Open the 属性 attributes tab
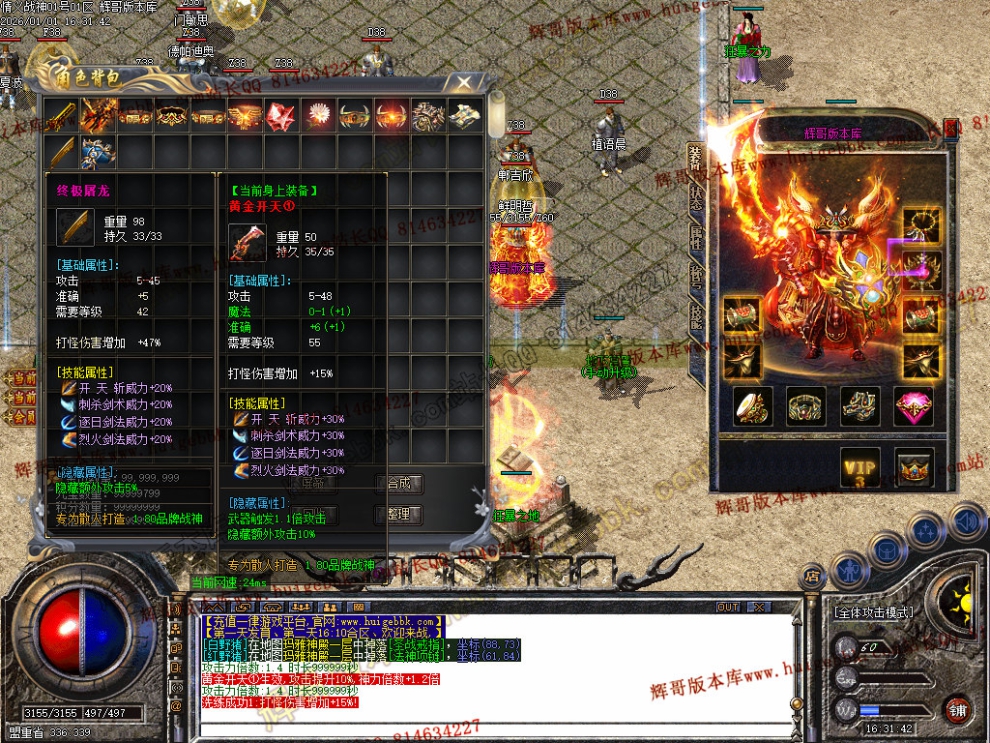 [696, 240]
